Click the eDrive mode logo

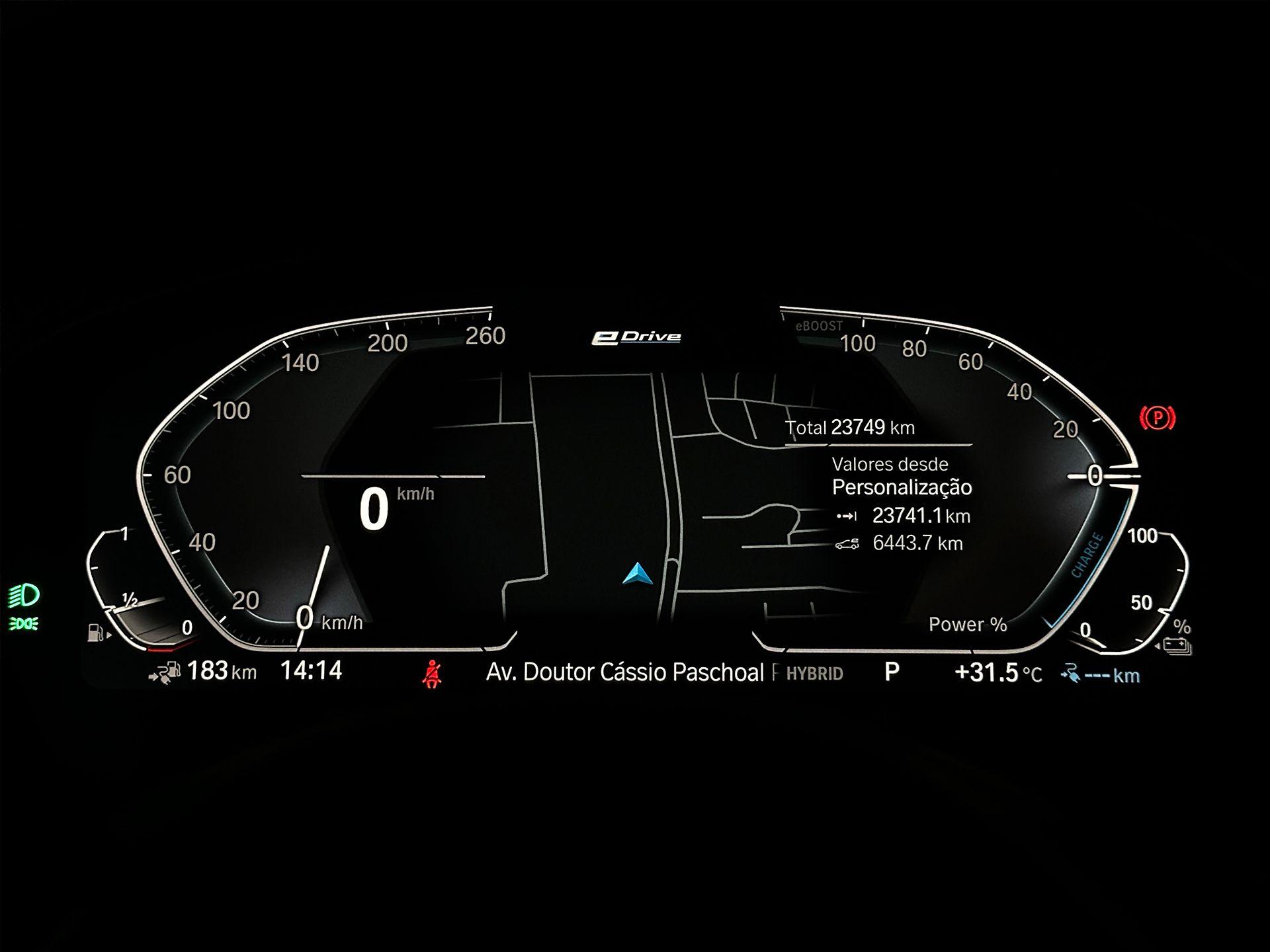point(636,337)
